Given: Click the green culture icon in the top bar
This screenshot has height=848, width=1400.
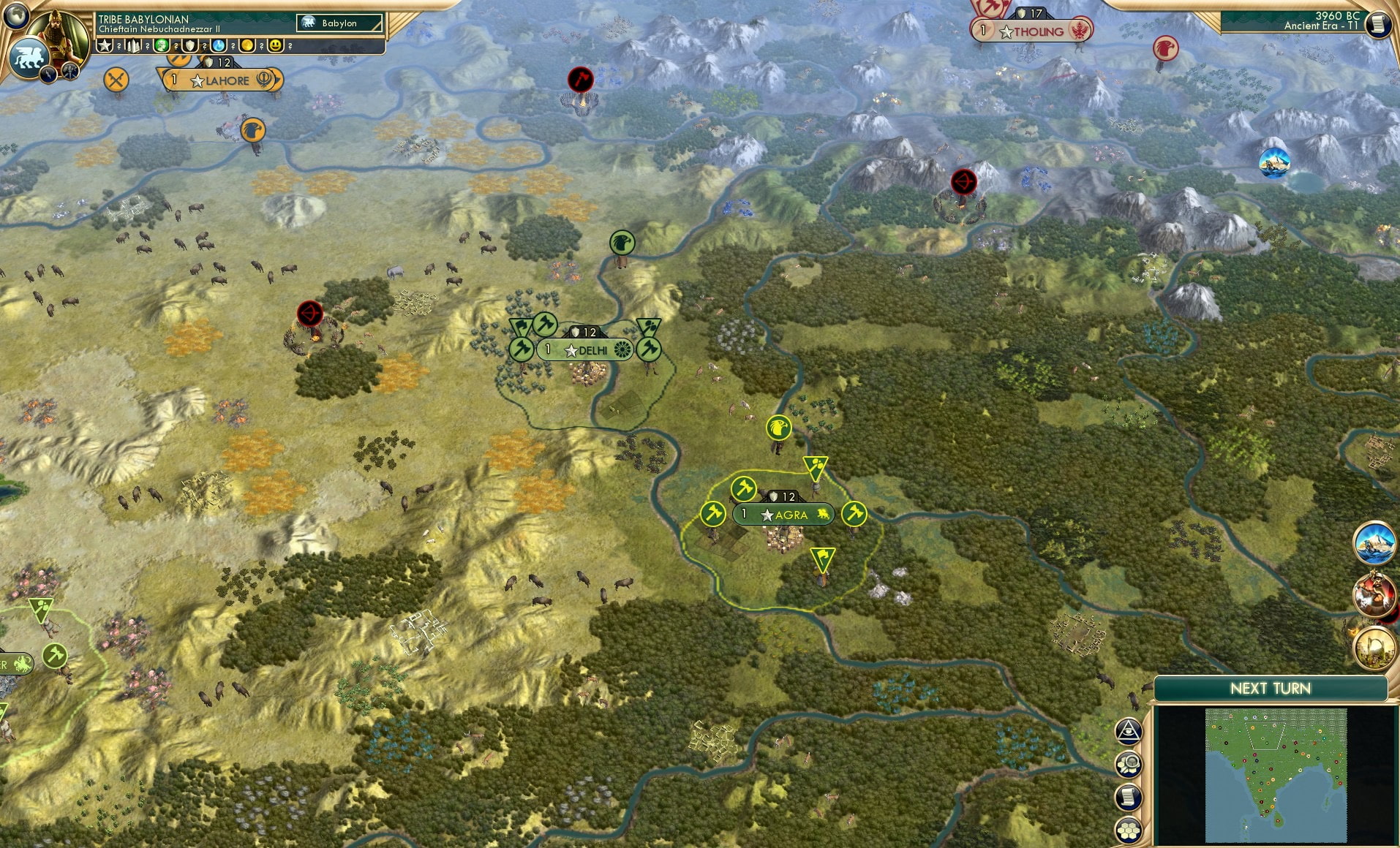Looking at the screenshot, I should 160,47.
